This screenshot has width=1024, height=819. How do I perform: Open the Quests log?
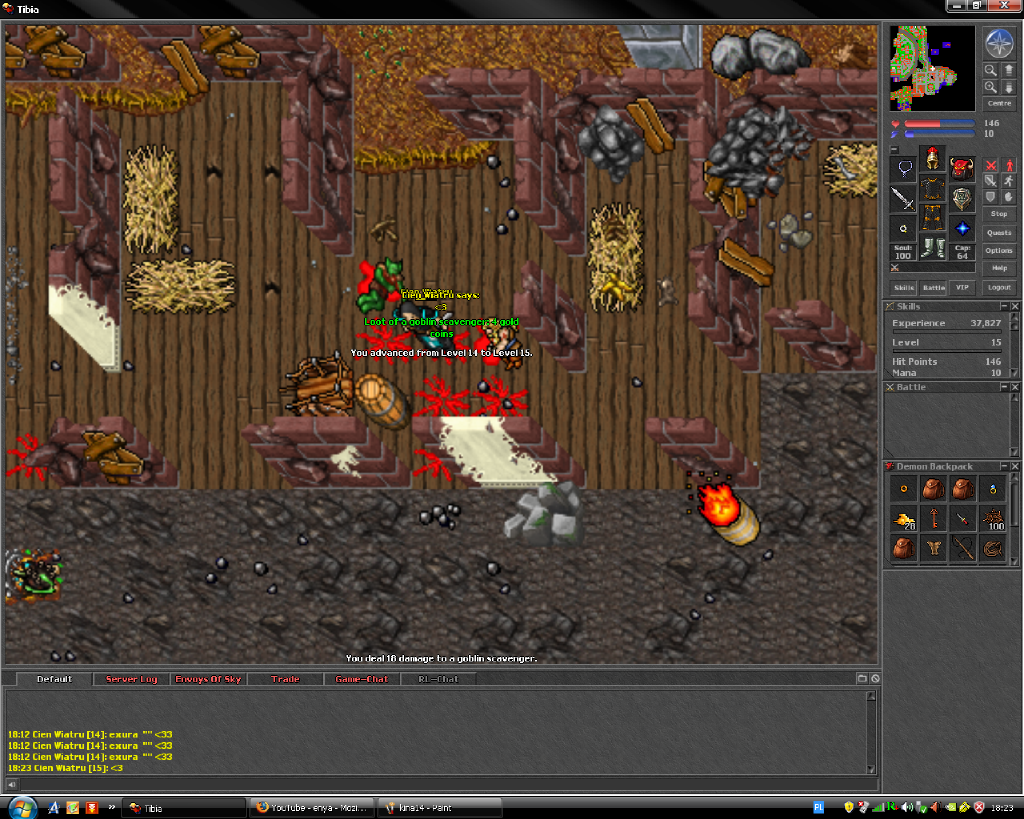[x=999, y=232]
